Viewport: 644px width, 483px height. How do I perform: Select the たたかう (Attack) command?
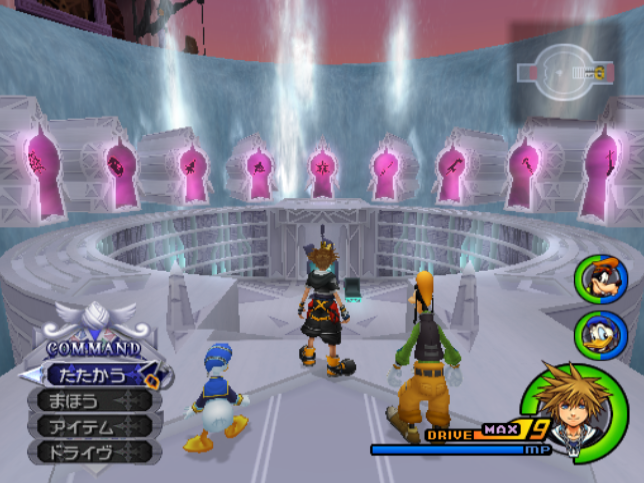[x=92, y=376]
